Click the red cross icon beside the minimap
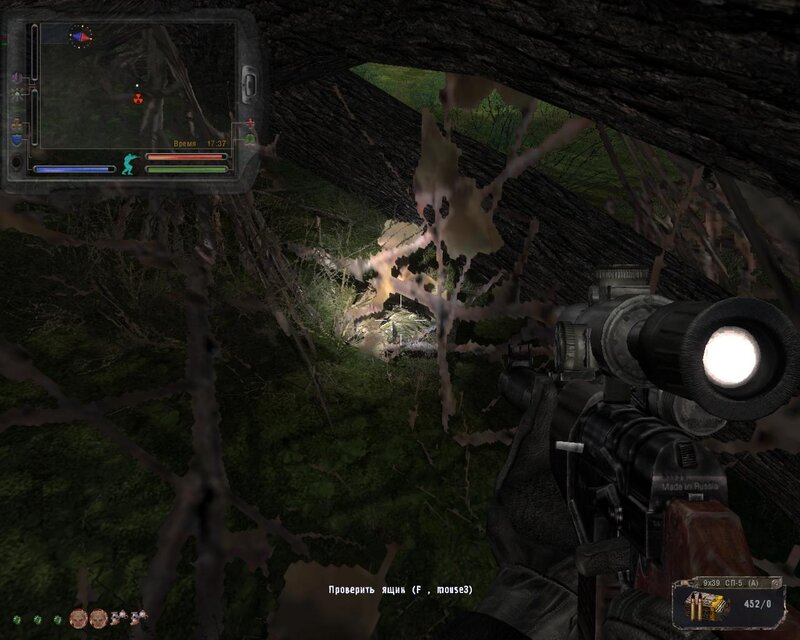Viewport: 800px width, 640px height. coord(250,123)
